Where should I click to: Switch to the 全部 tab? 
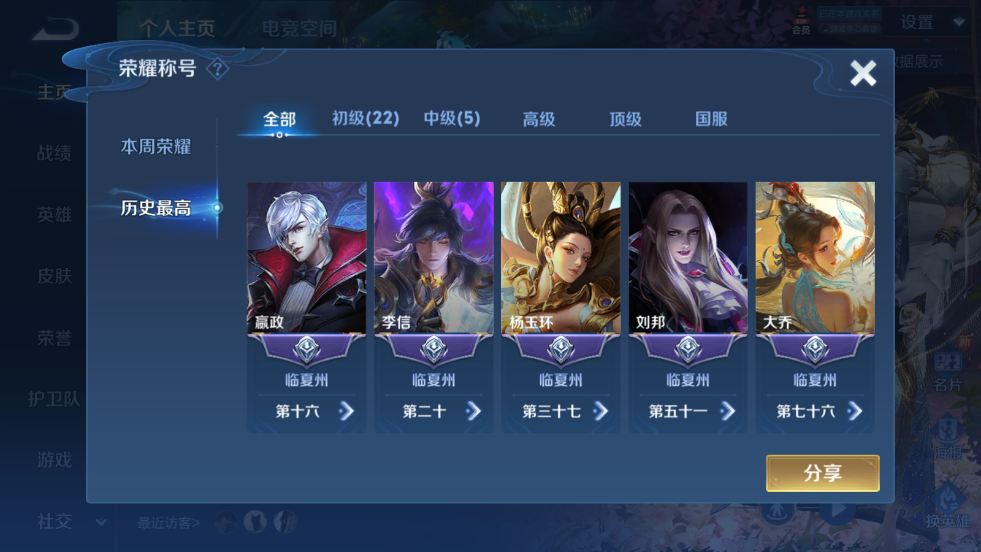point(279,119)
